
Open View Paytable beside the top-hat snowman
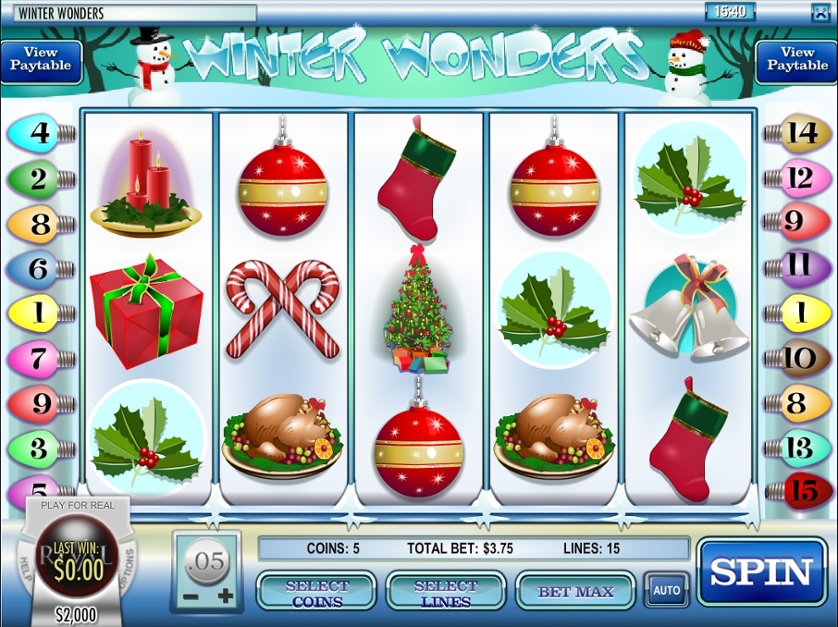[41, 59]
